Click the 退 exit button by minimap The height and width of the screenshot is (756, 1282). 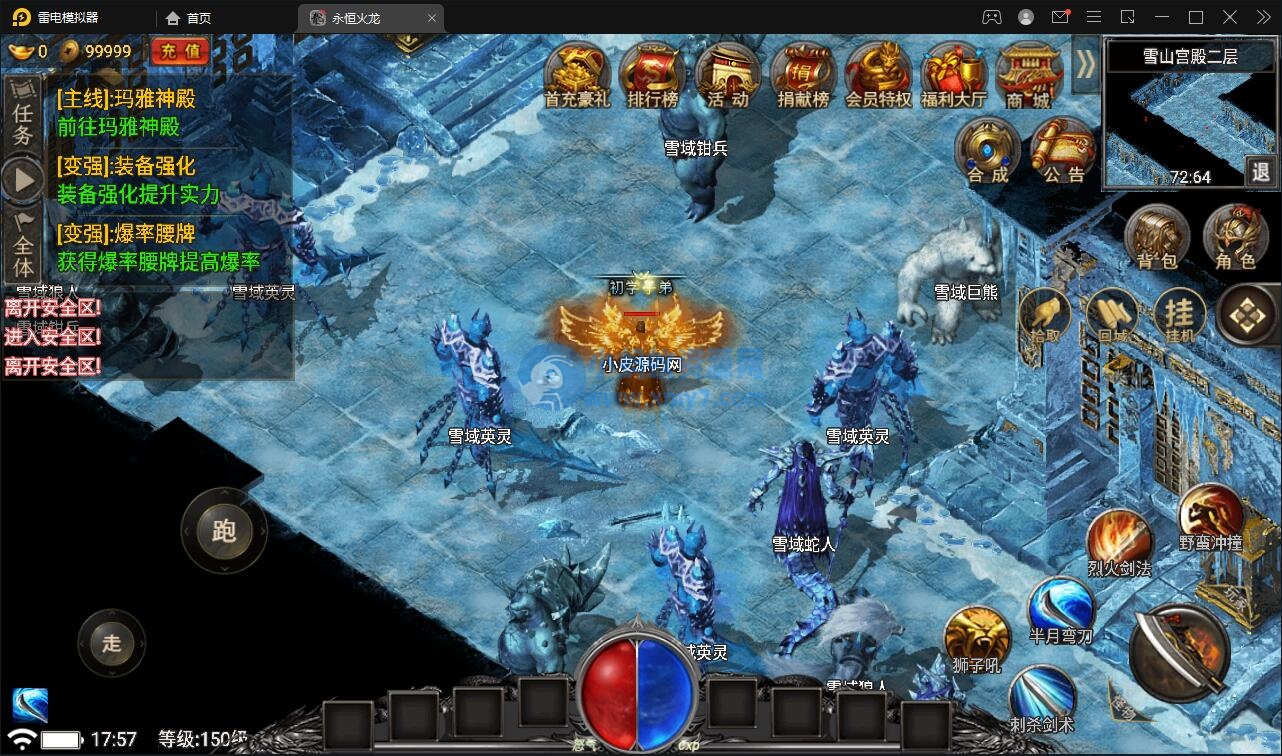coord(1260,172)
